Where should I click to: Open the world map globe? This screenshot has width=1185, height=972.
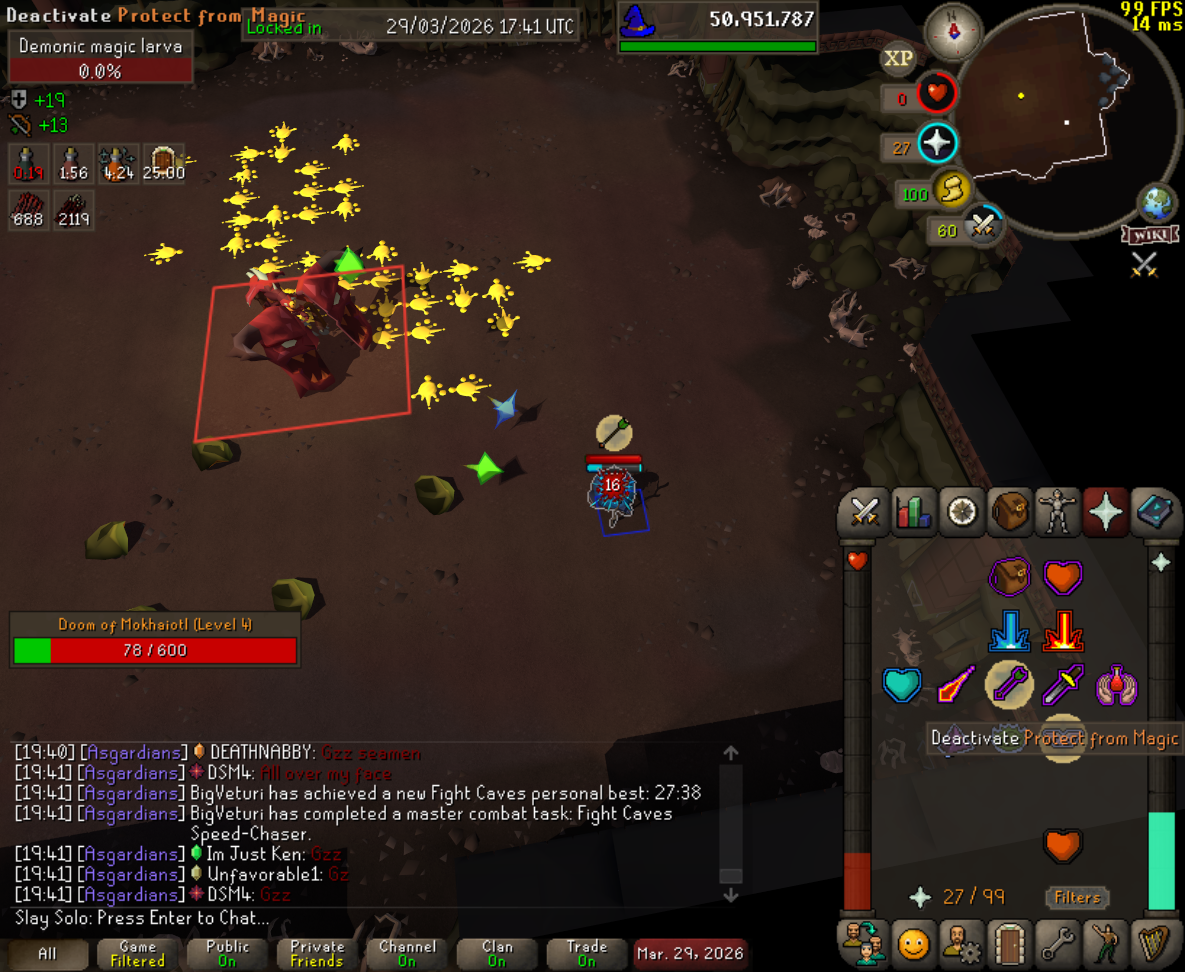click(1158, 205)
